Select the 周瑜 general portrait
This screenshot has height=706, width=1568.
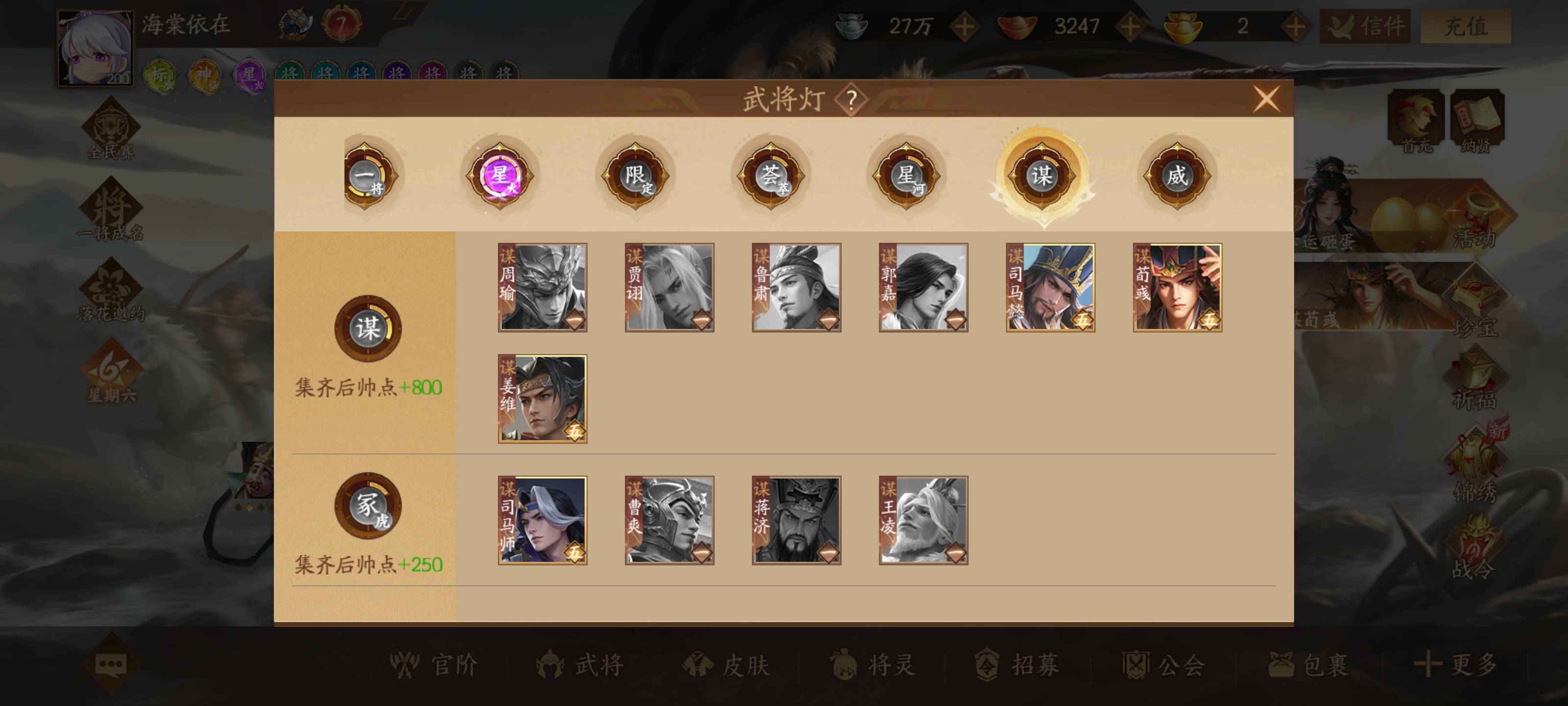[542, 287]
